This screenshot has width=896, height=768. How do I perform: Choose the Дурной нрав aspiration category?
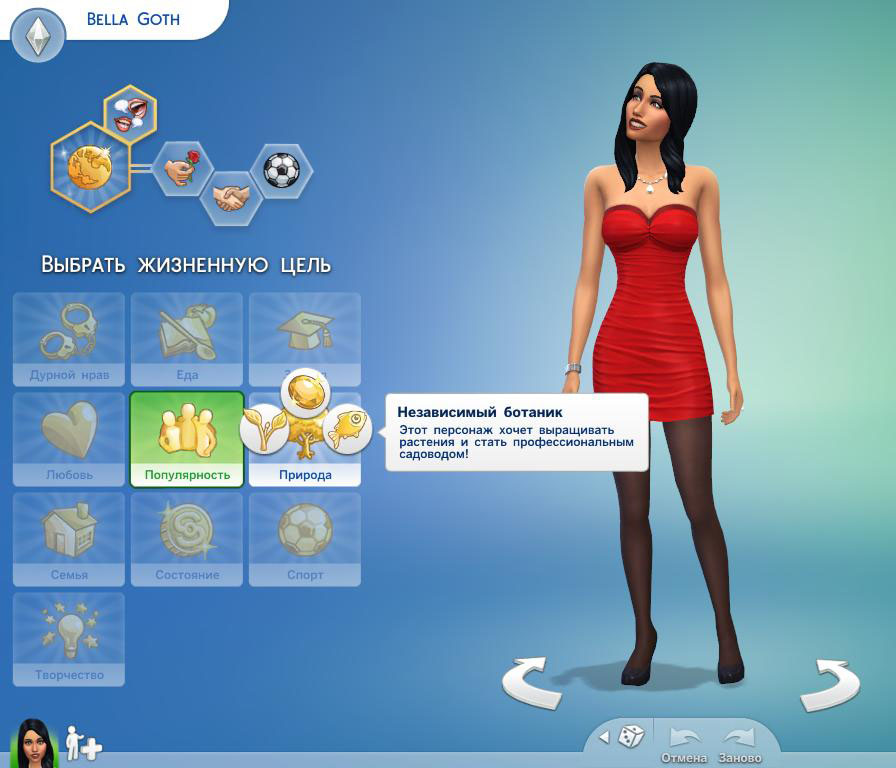(69, 339)
